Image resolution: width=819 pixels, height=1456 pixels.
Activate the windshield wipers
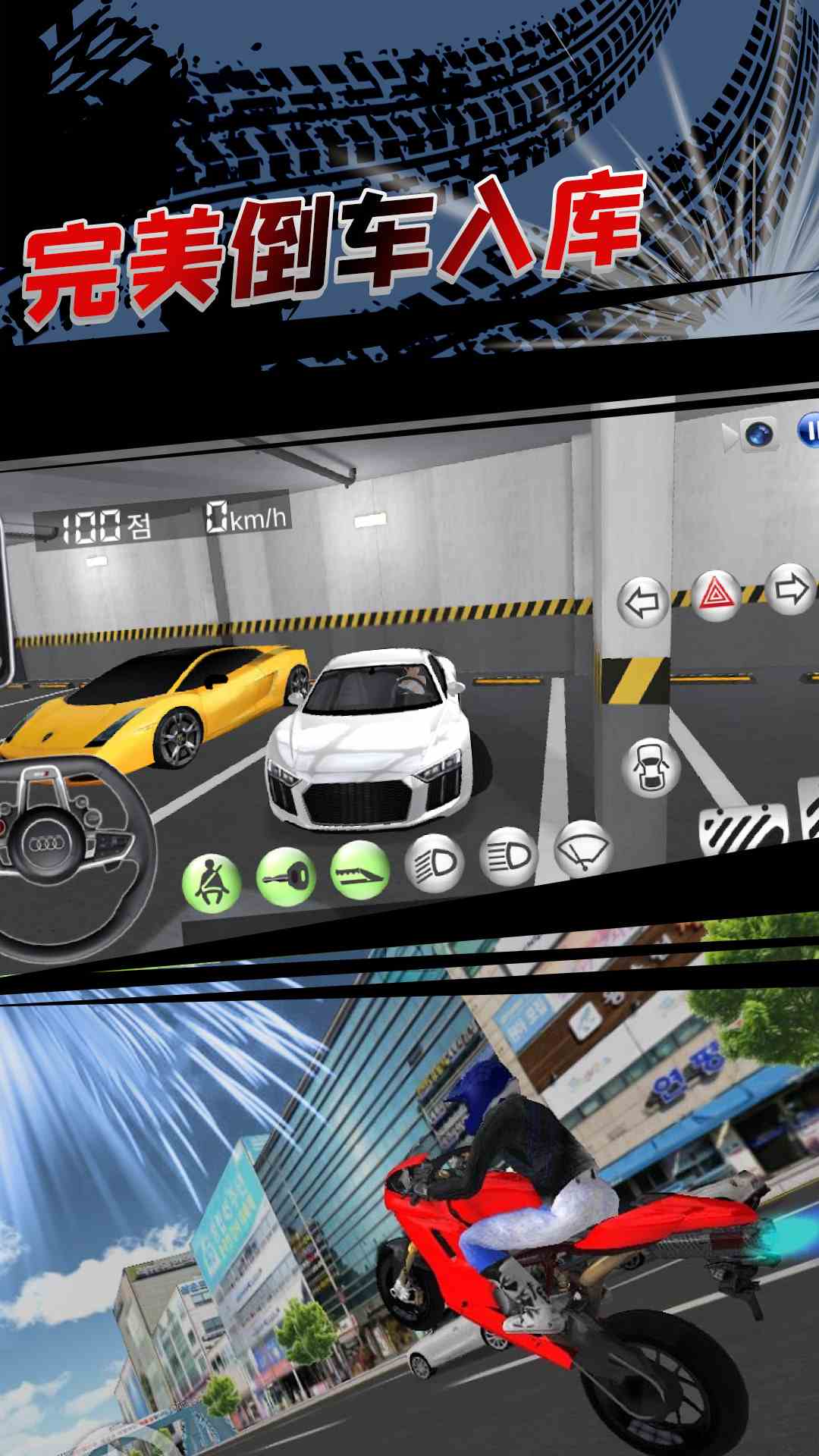583,849
